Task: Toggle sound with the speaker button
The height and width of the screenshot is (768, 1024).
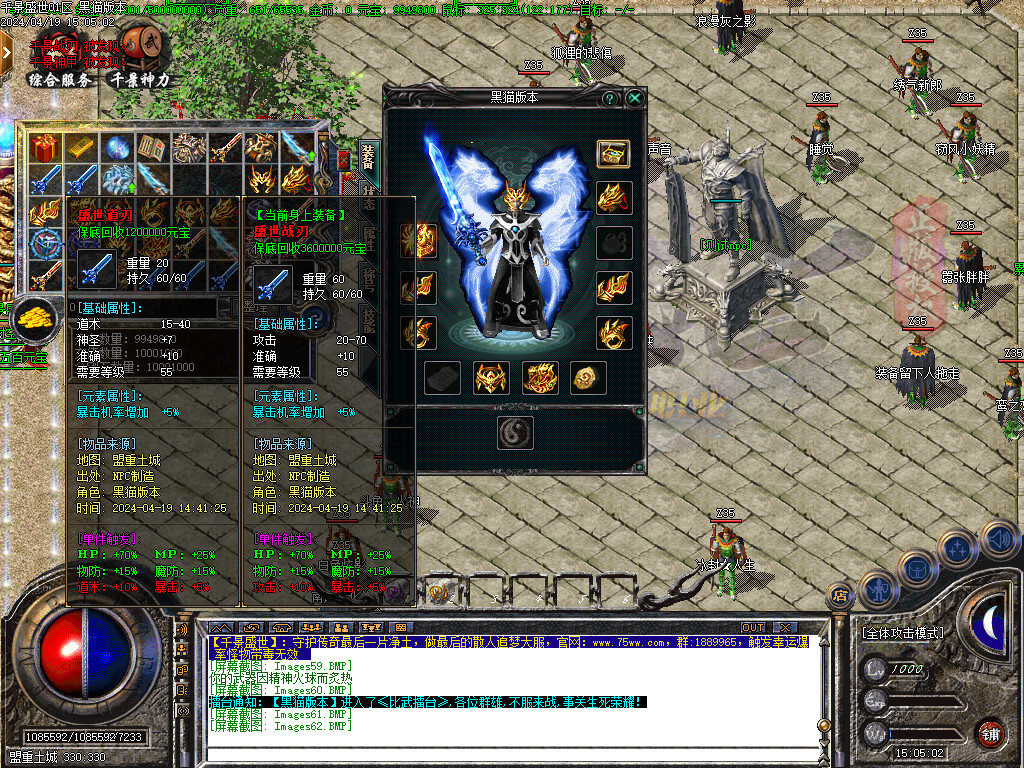Action: (183, 631)
